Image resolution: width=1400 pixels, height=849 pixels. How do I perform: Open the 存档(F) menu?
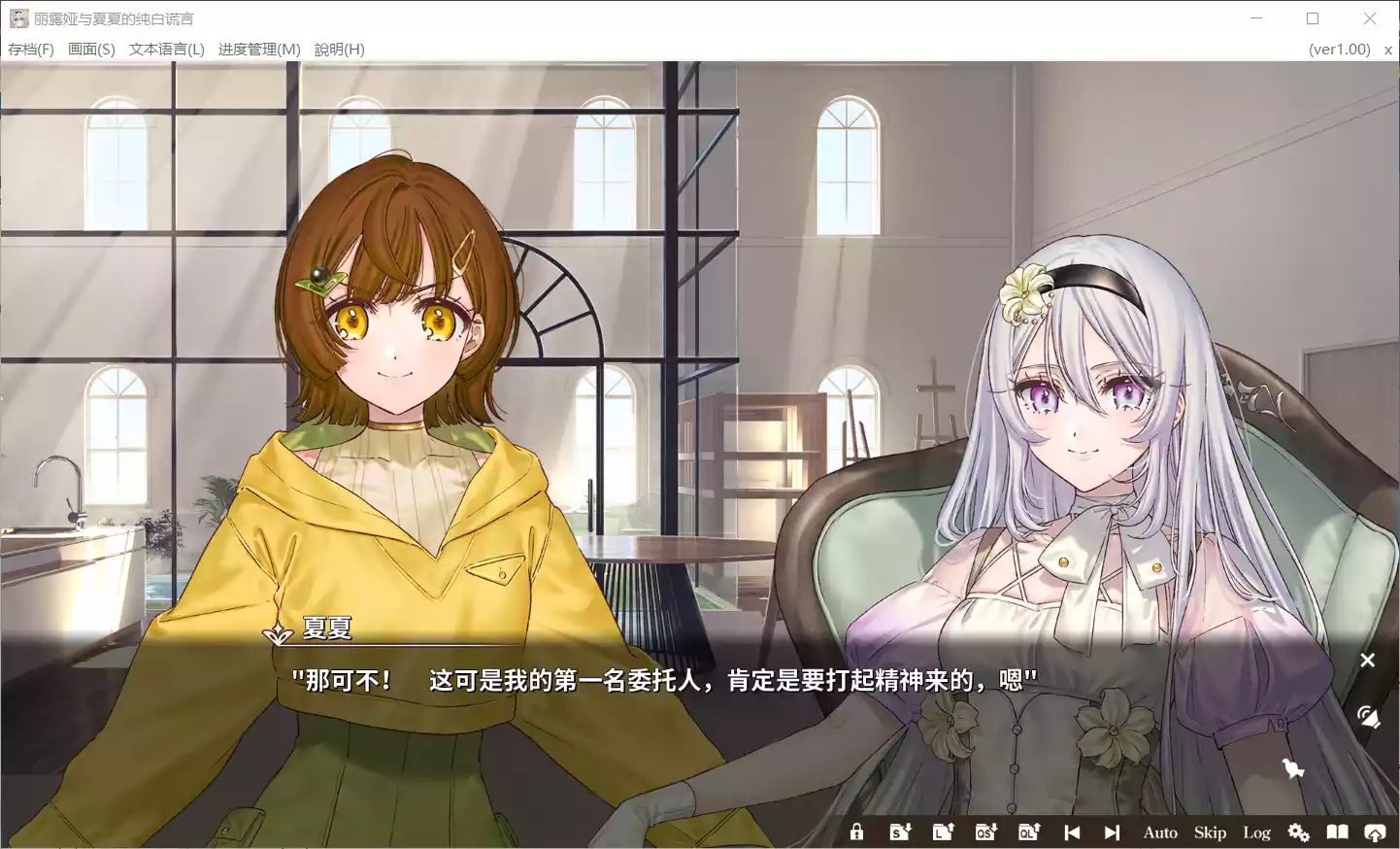coord(32,49)
